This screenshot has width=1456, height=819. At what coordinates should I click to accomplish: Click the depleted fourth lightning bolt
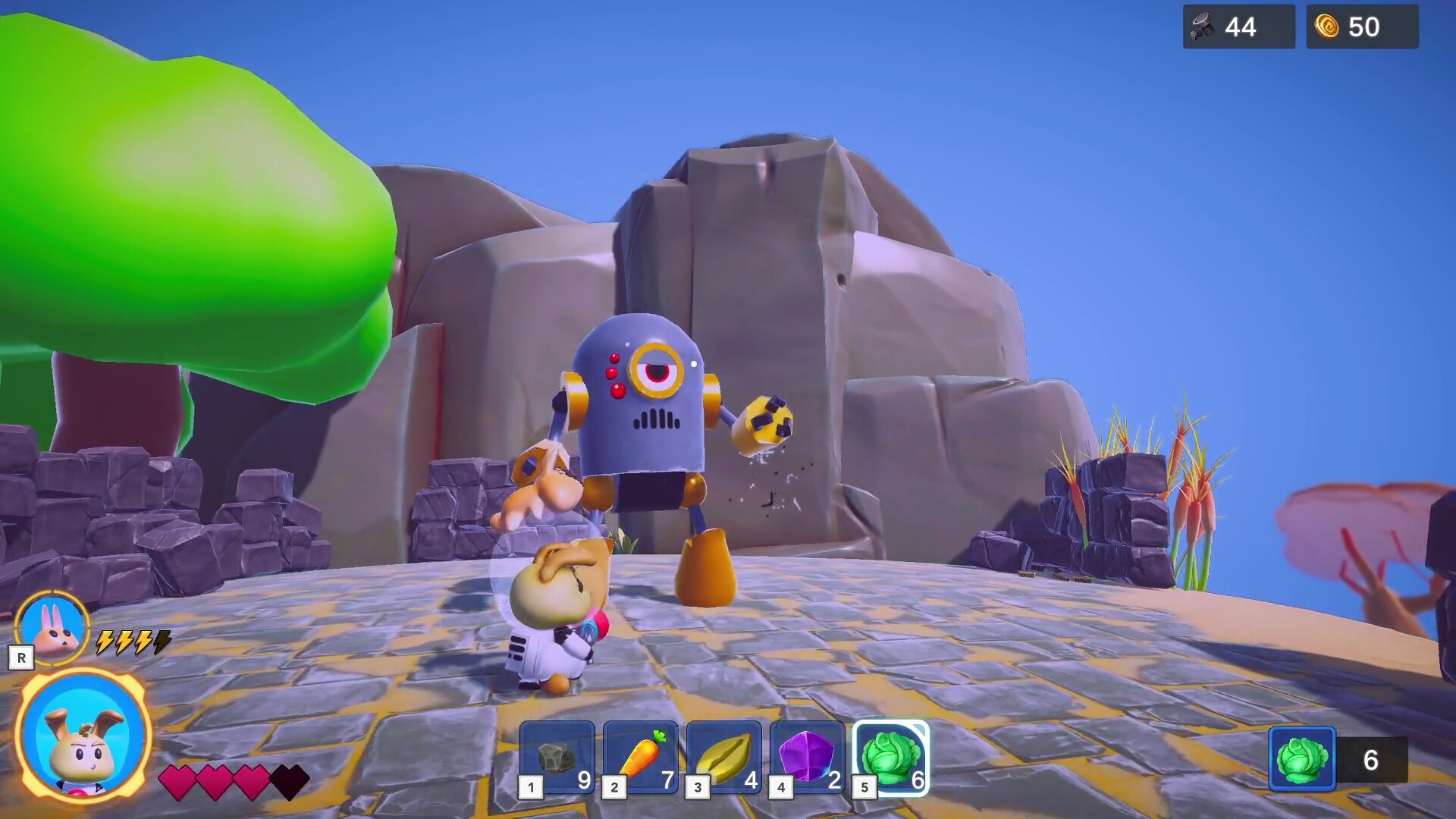[x=162, y=642]
